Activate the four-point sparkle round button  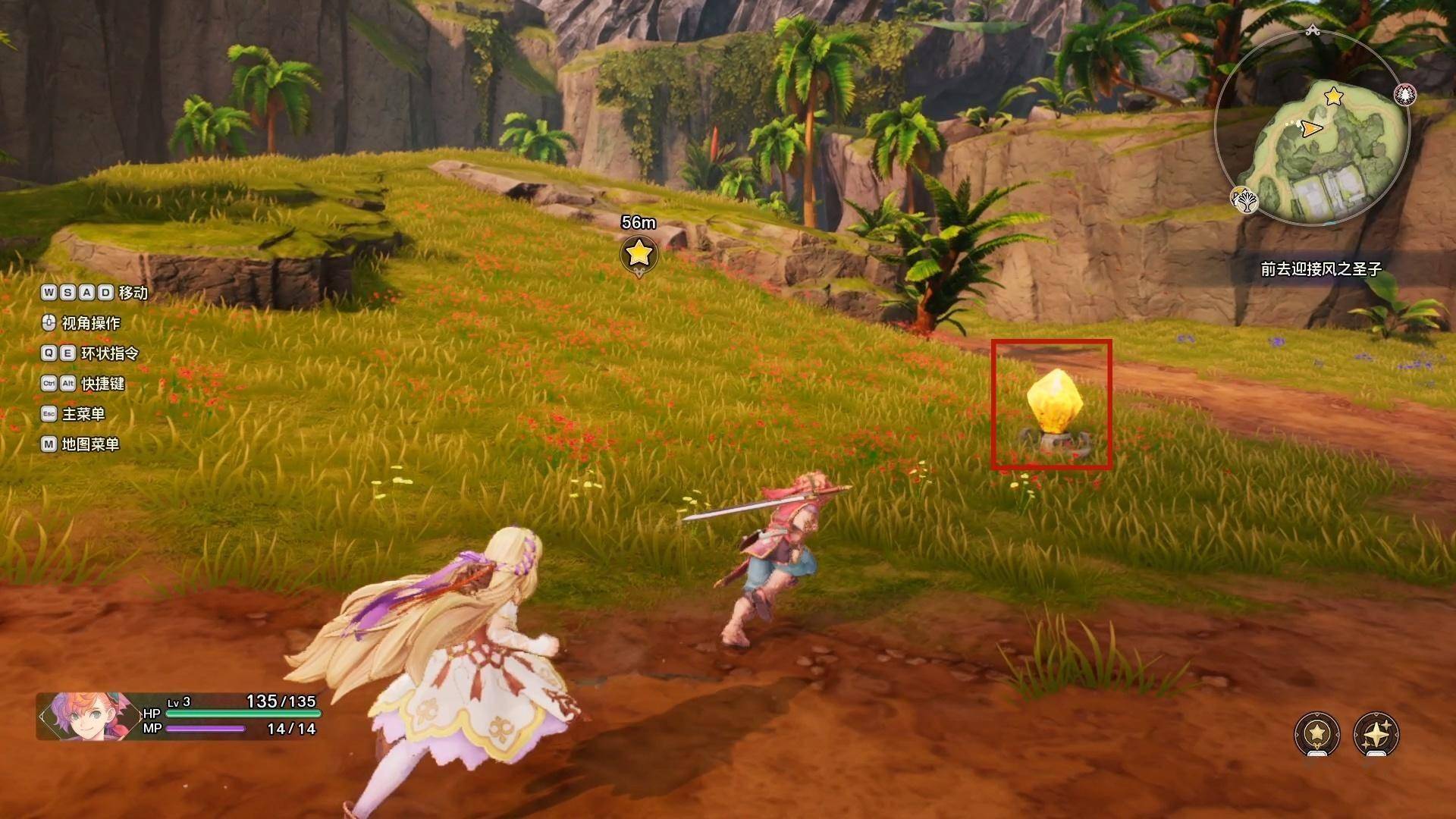click(1376, 733)
